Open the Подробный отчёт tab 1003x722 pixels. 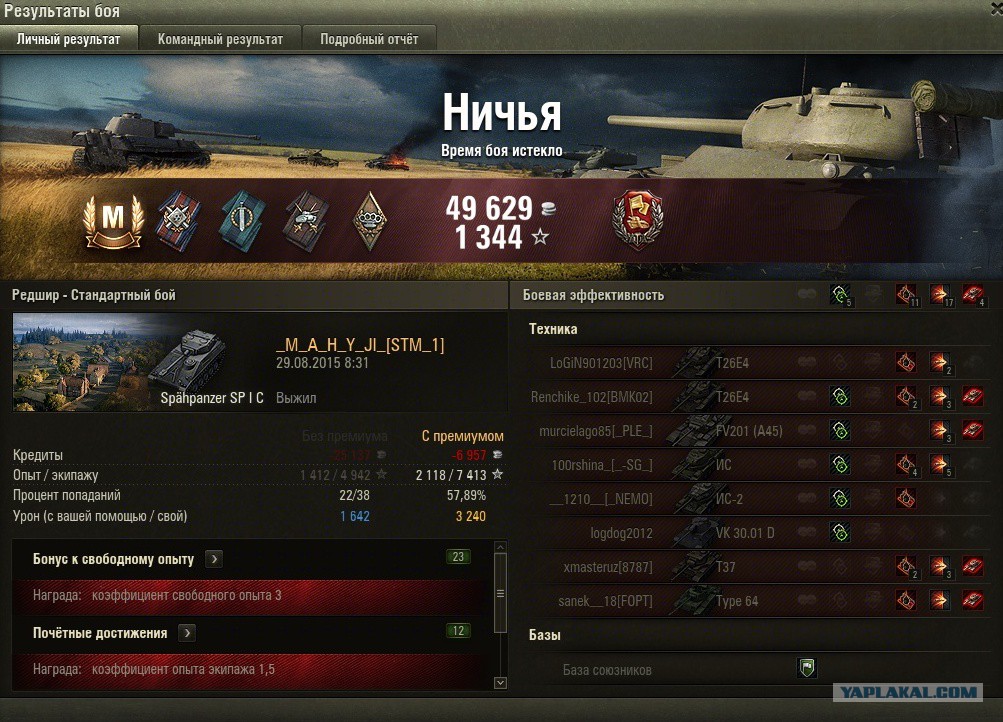point(369,40)
